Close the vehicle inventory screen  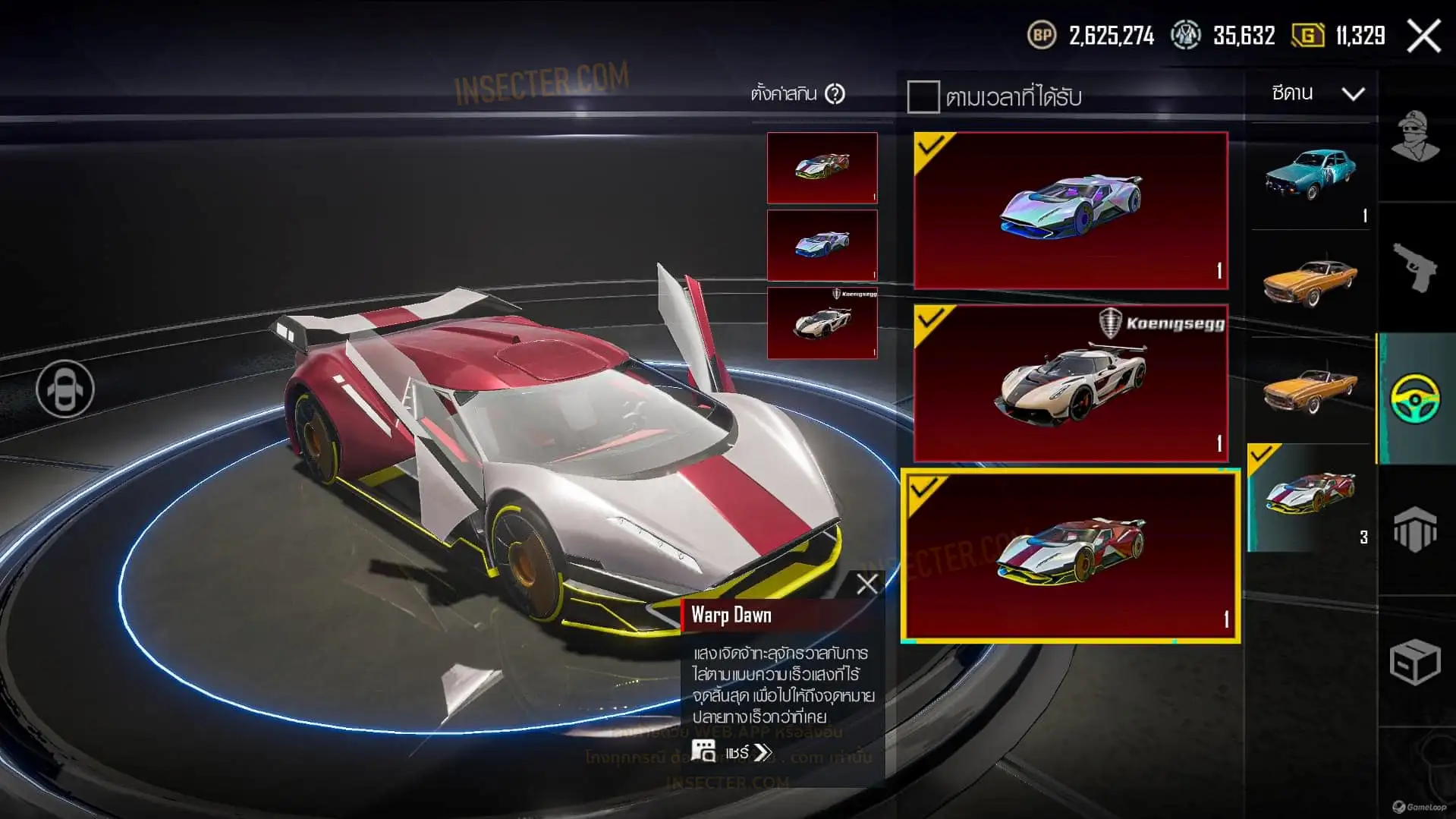pos(1423,36)
